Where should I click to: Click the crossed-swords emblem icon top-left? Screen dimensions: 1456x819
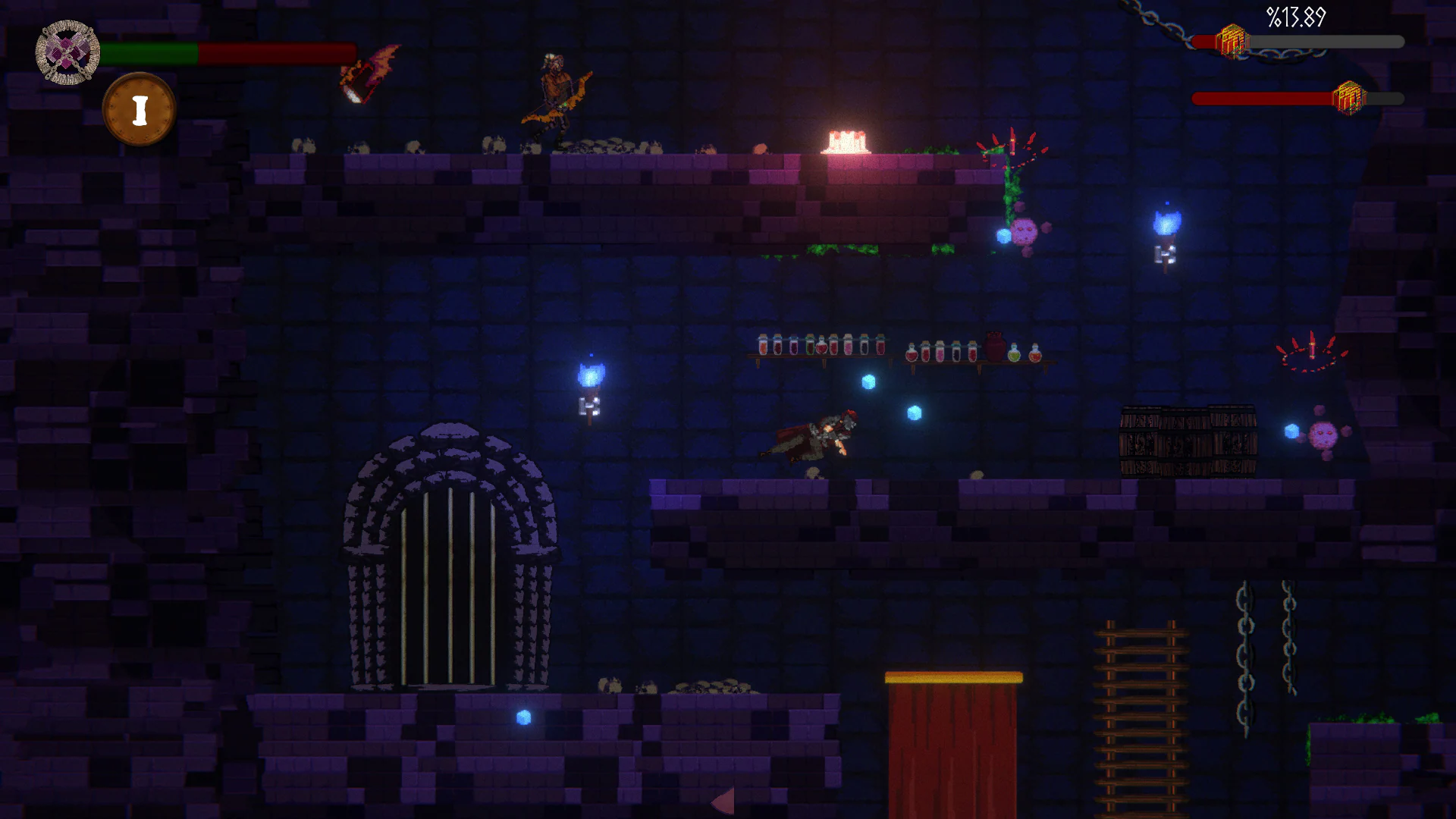pos(67,52)
